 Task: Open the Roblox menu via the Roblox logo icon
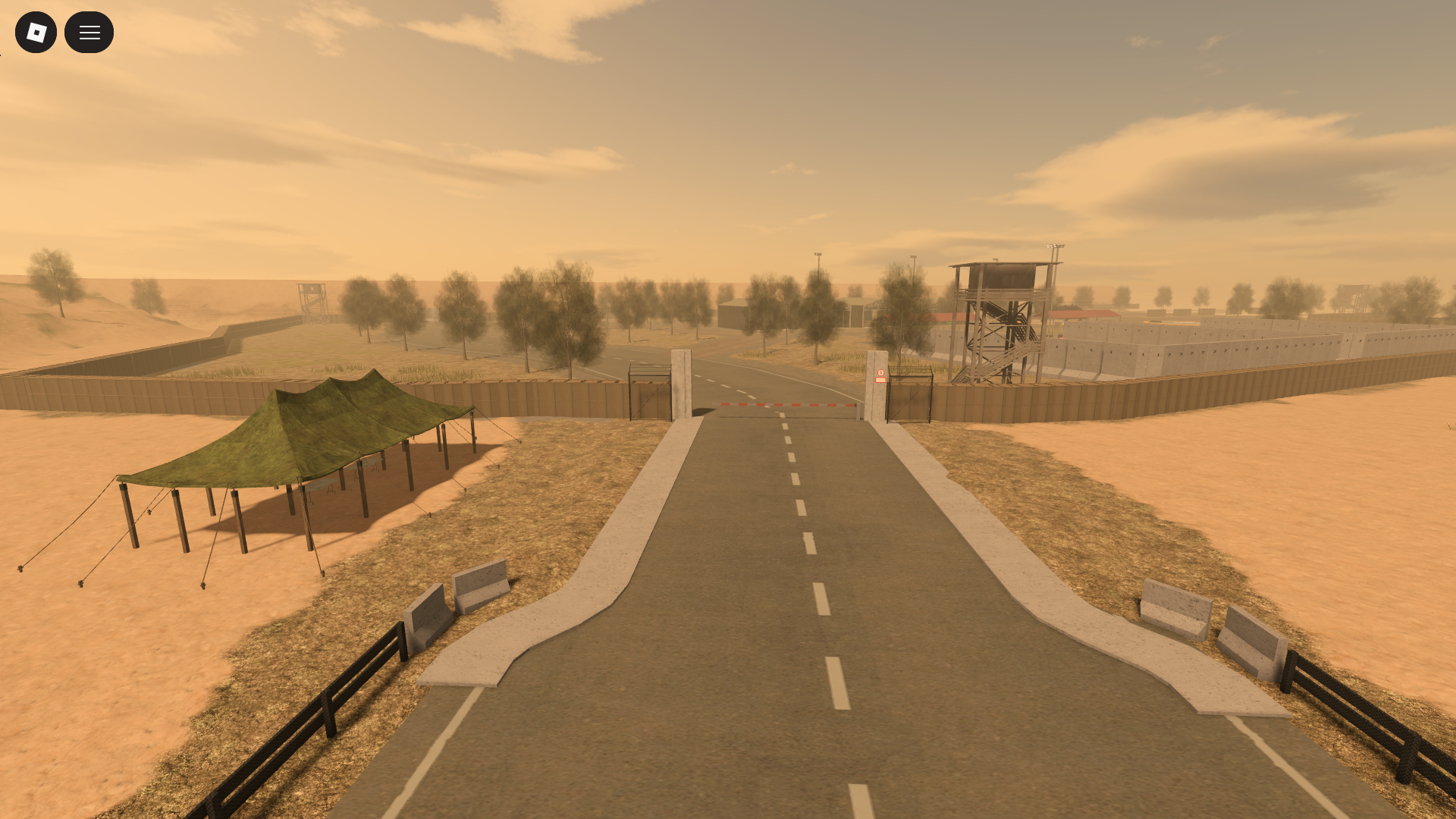pos(36,32)
